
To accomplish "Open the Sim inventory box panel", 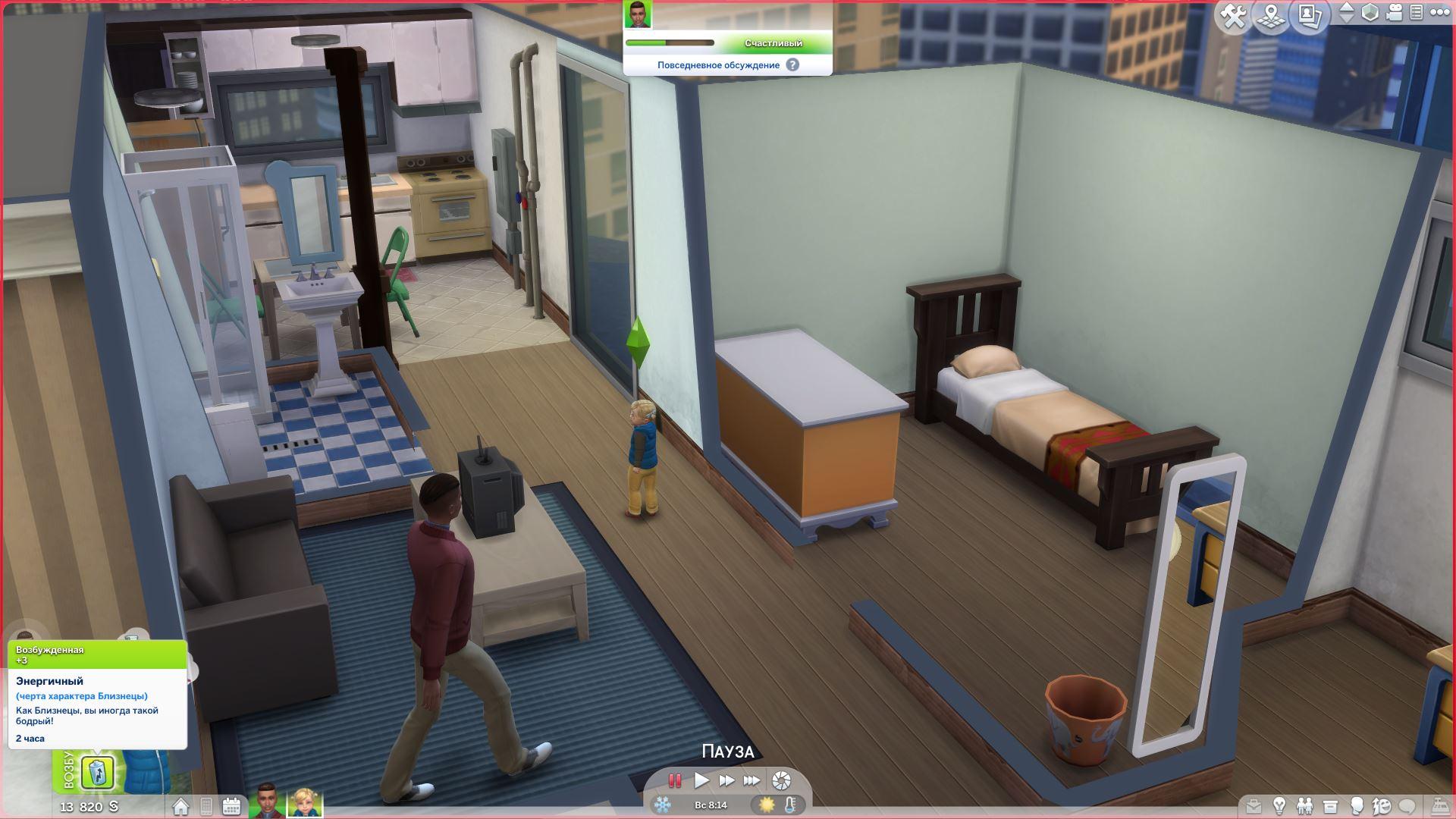I will [1330, 806].
